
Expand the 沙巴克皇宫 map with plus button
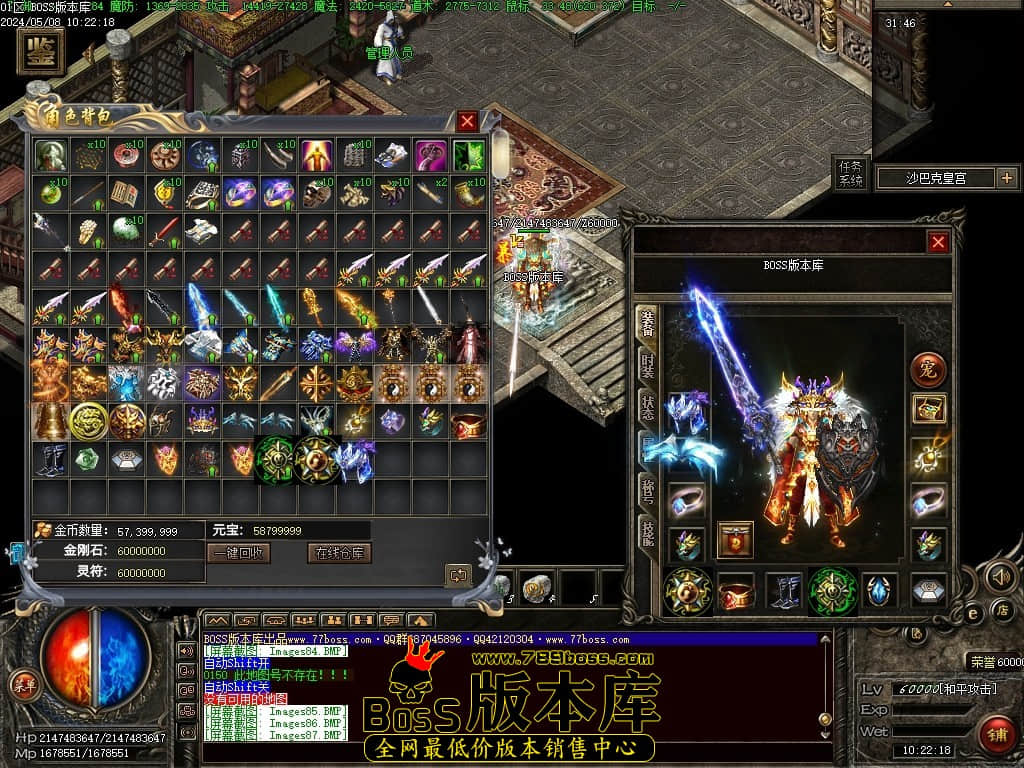1006,179
